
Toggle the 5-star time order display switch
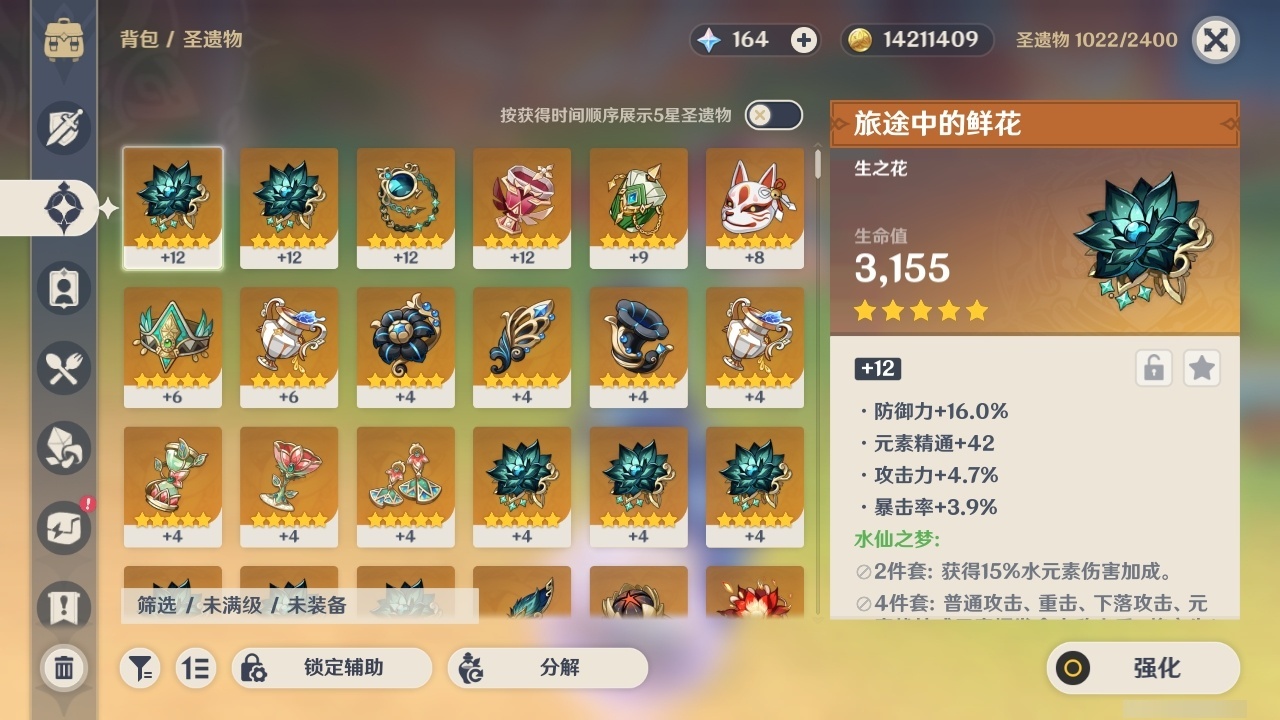point(771,115)
